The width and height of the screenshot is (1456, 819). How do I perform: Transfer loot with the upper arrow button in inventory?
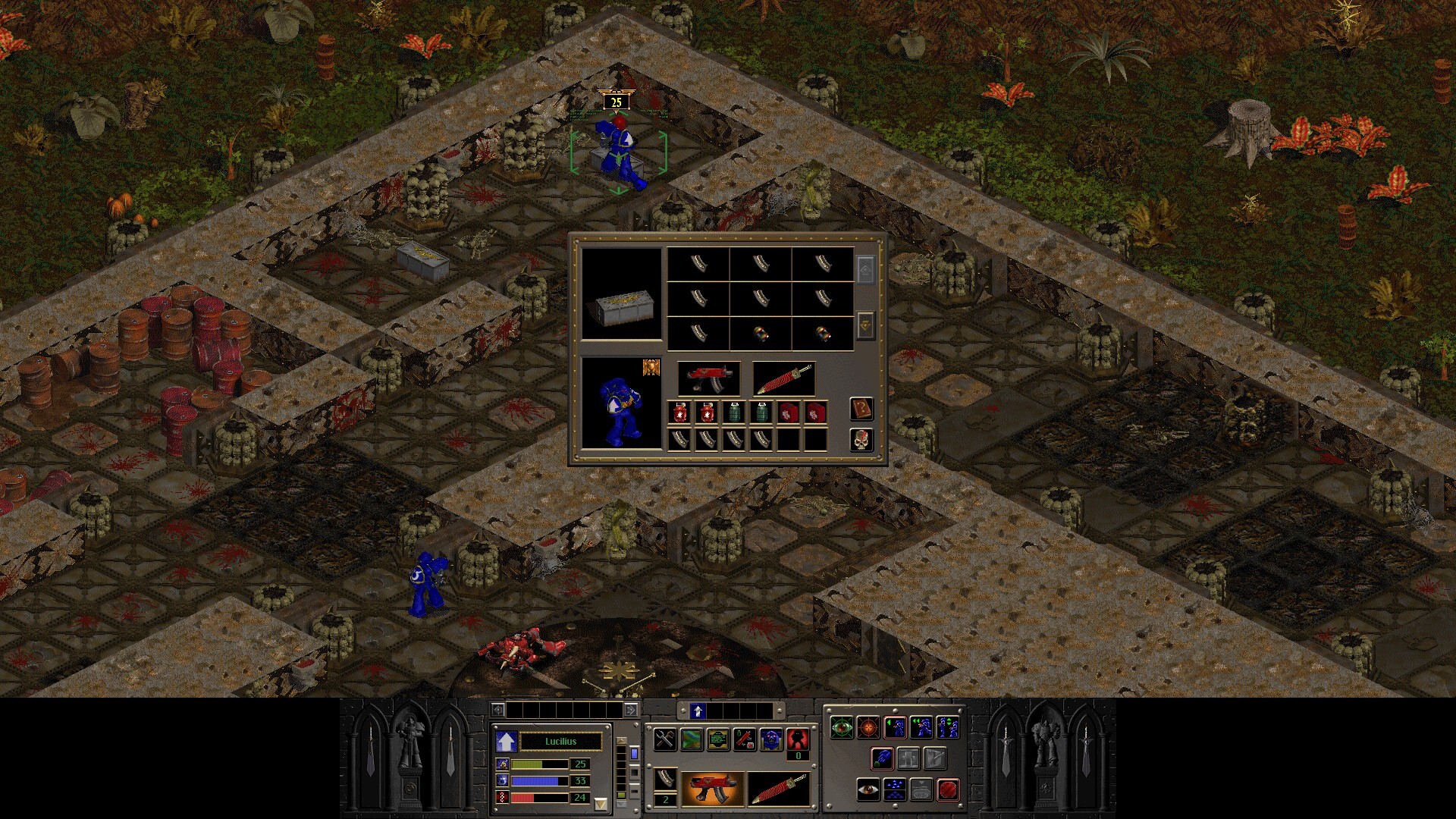coord(866,269)
